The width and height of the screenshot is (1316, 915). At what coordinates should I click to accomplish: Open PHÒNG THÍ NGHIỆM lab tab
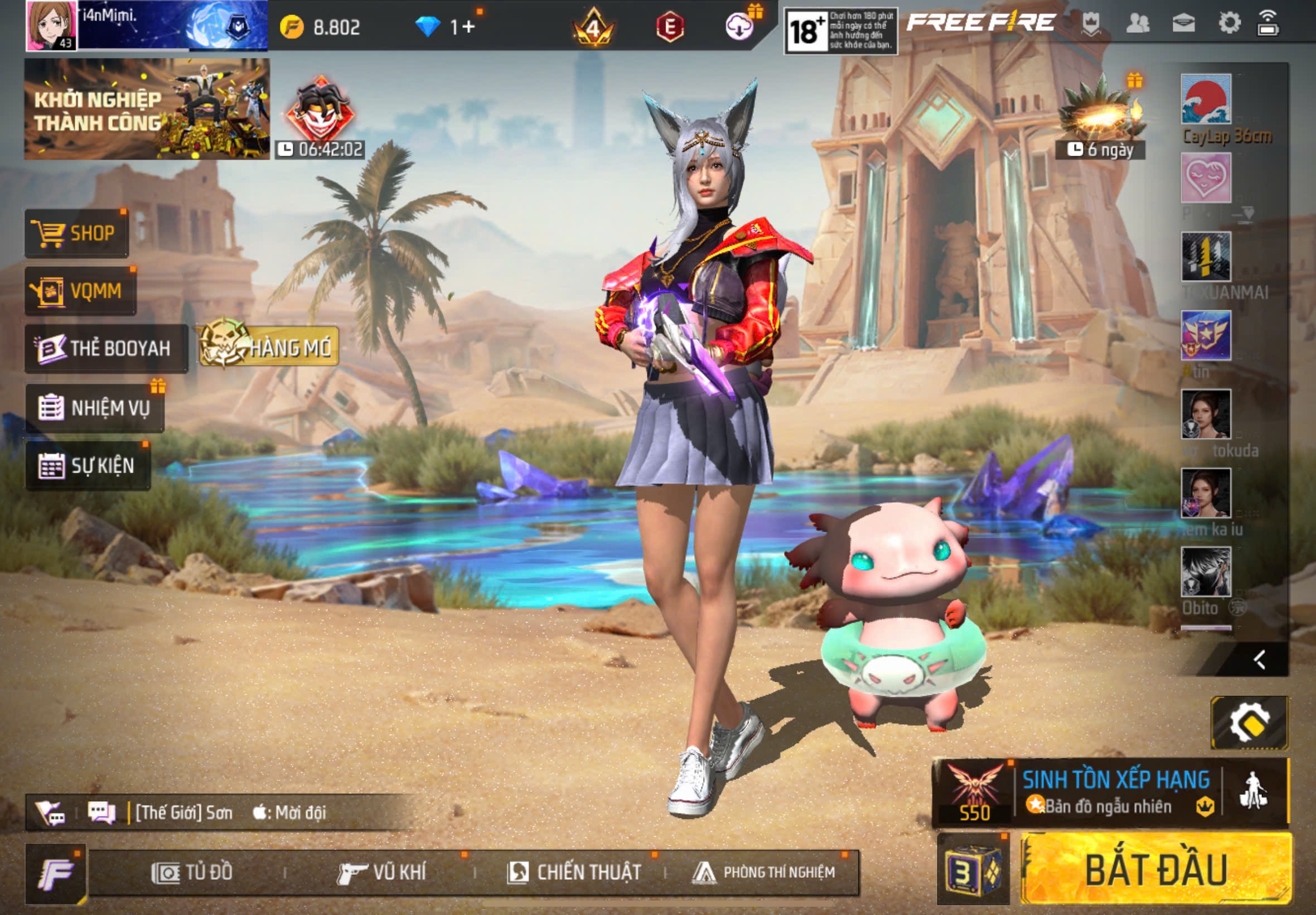(x=764, y=873)
